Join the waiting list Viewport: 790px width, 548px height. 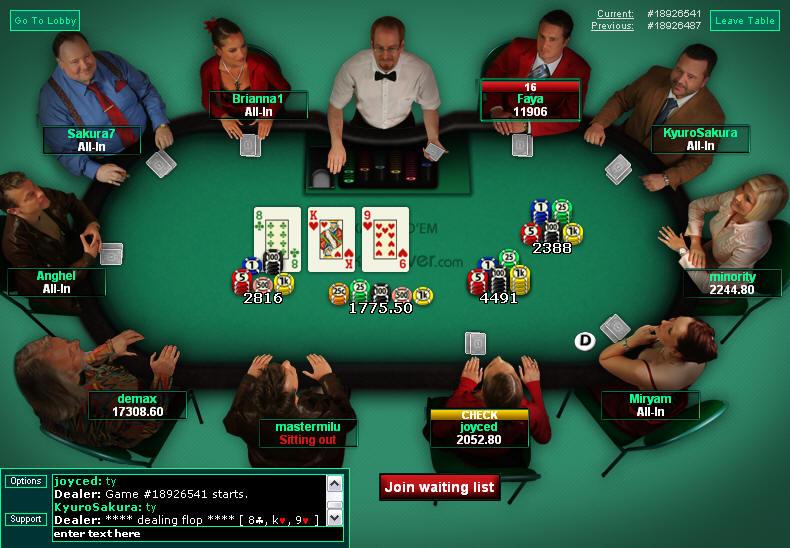[x=439, y=487]
